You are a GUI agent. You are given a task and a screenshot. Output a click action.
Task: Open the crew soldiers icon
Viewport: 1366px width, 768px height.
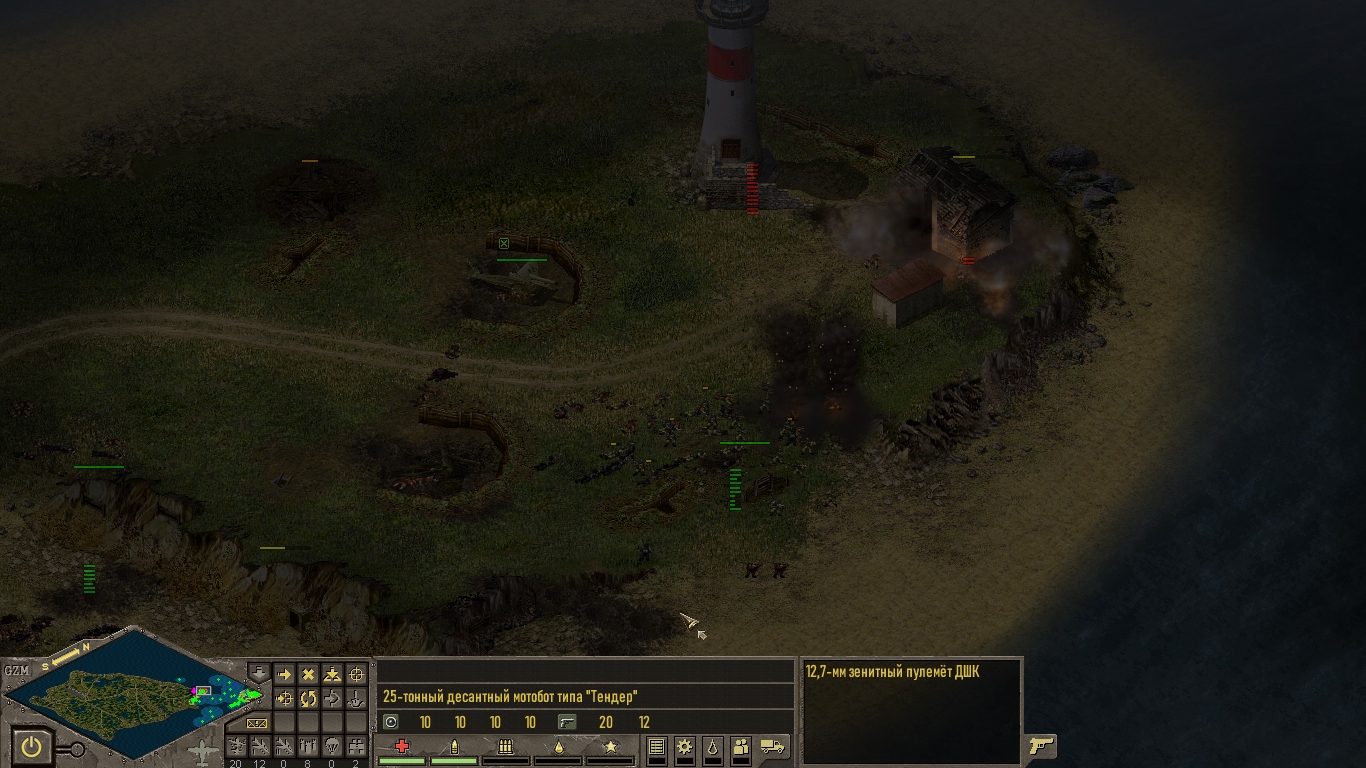741,746
